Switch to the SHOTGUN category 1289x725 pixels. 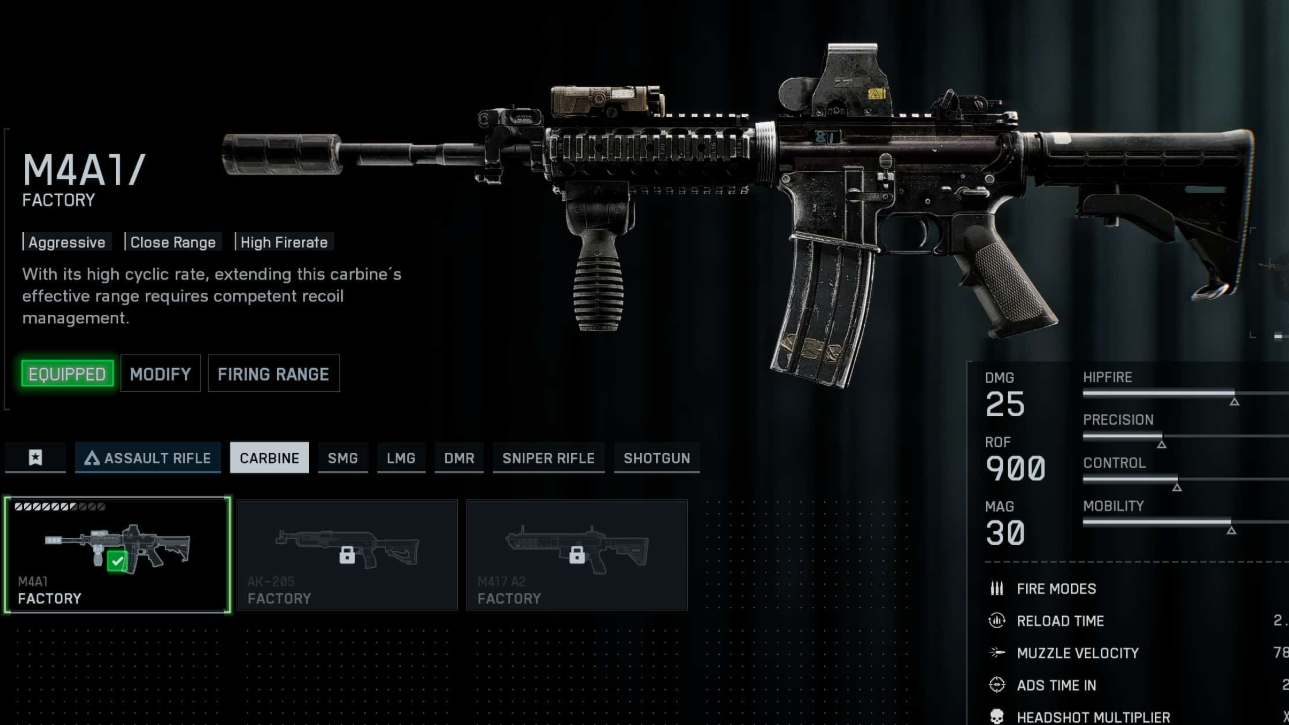click(657, 458)
